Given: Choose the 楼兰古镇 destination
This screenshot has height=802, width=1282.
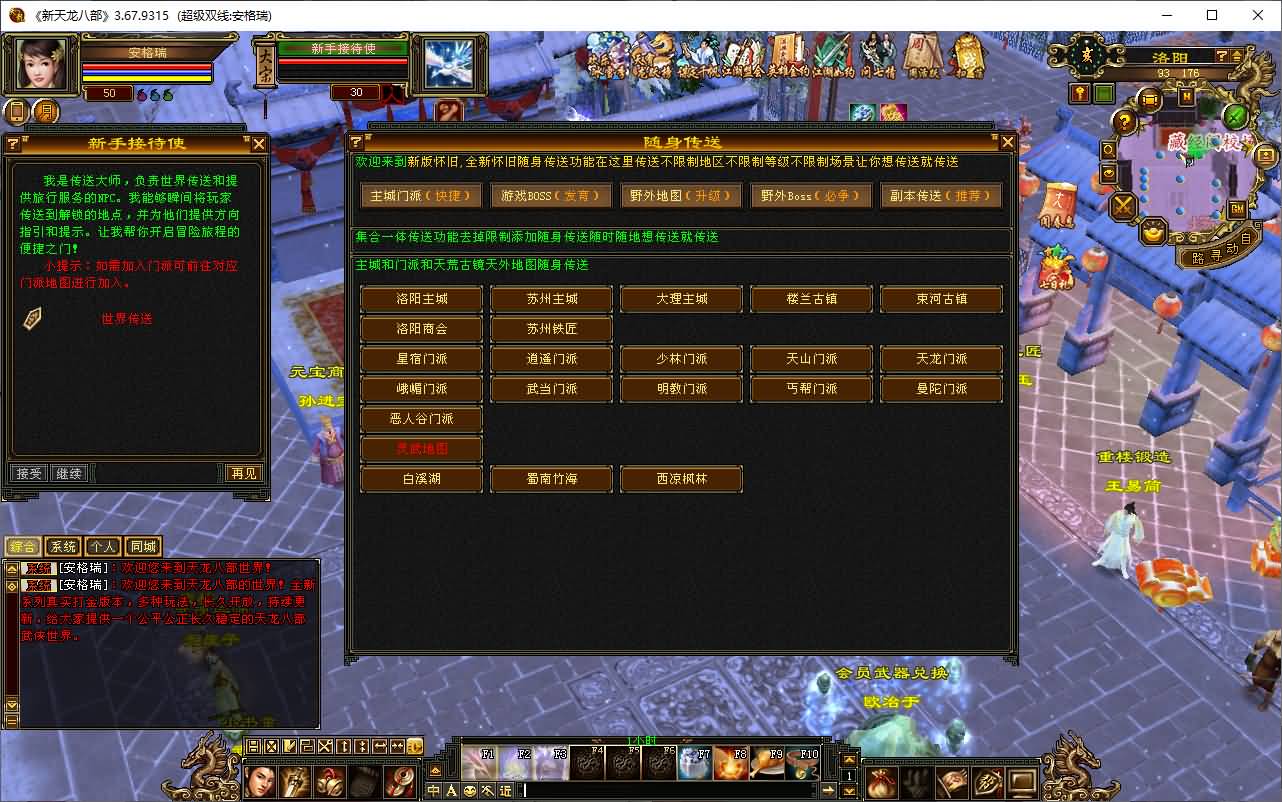Looking at the screenshot, I should pyautogui.click(x=811, y=299).
